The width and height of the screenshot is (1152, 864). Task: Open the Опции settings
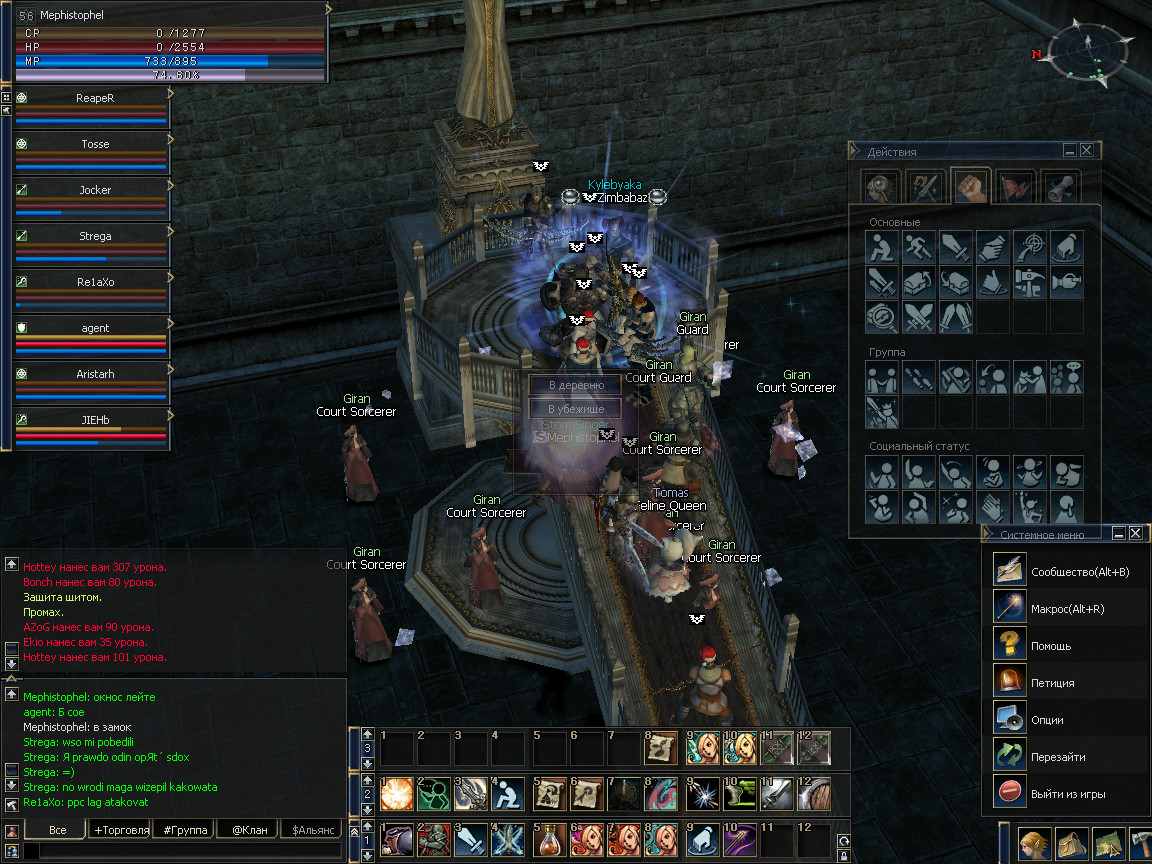coord(1047,720)
